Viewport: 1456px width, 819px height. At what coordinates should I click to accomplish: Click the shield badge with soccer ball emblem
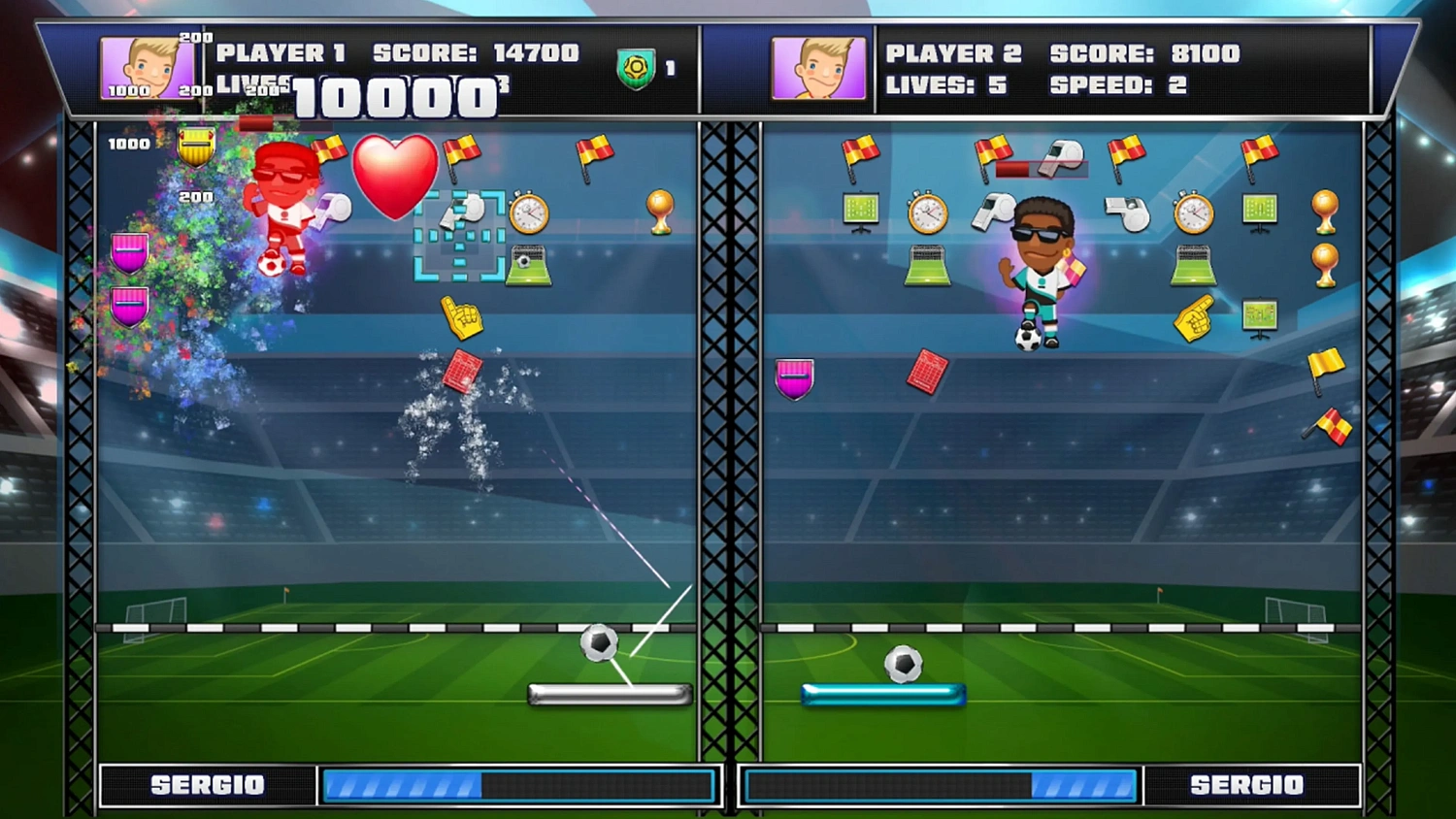pyautogui.click(x=636, y=68)
